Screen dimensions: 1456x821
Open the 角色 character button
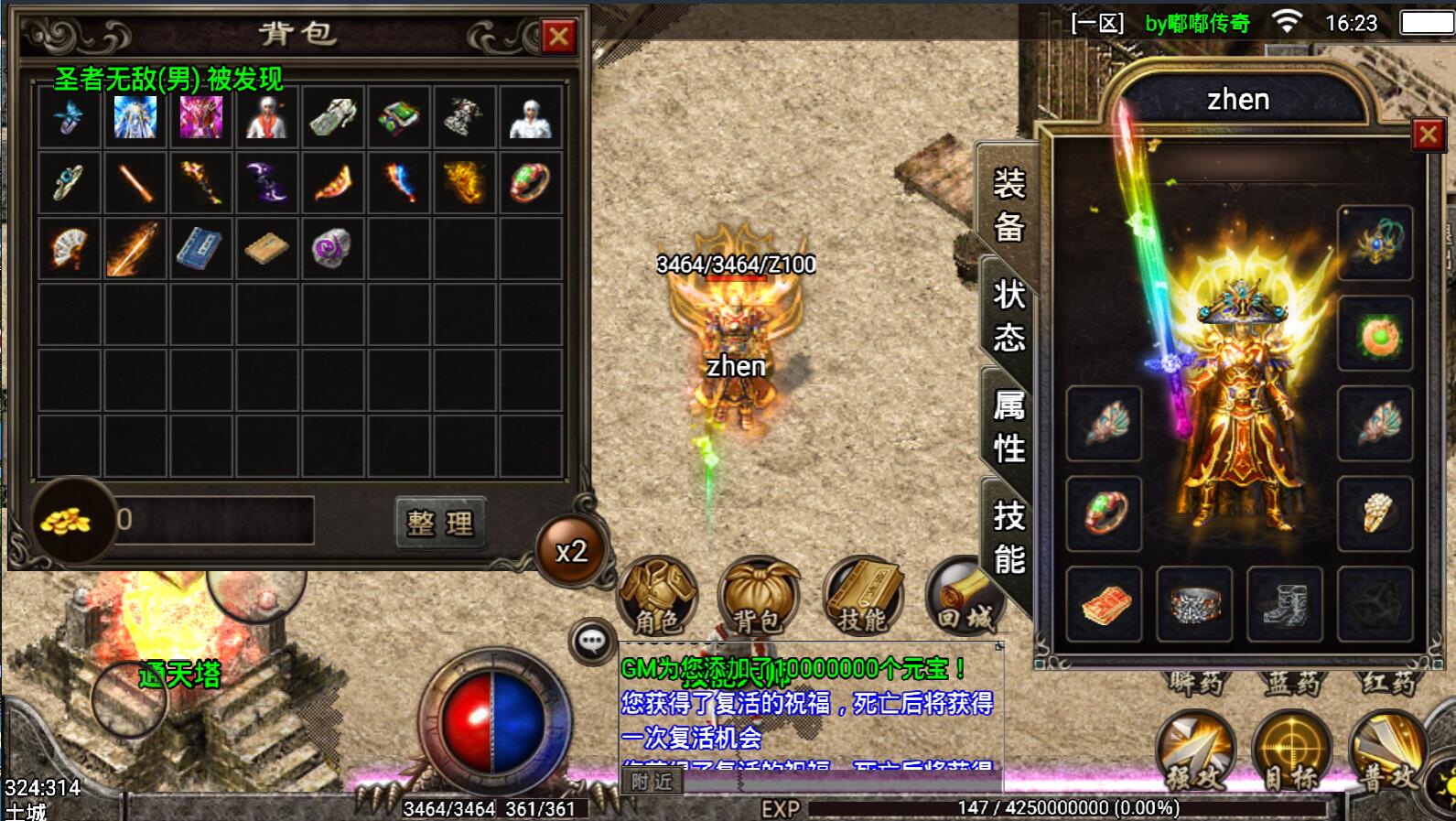point(658,597)
